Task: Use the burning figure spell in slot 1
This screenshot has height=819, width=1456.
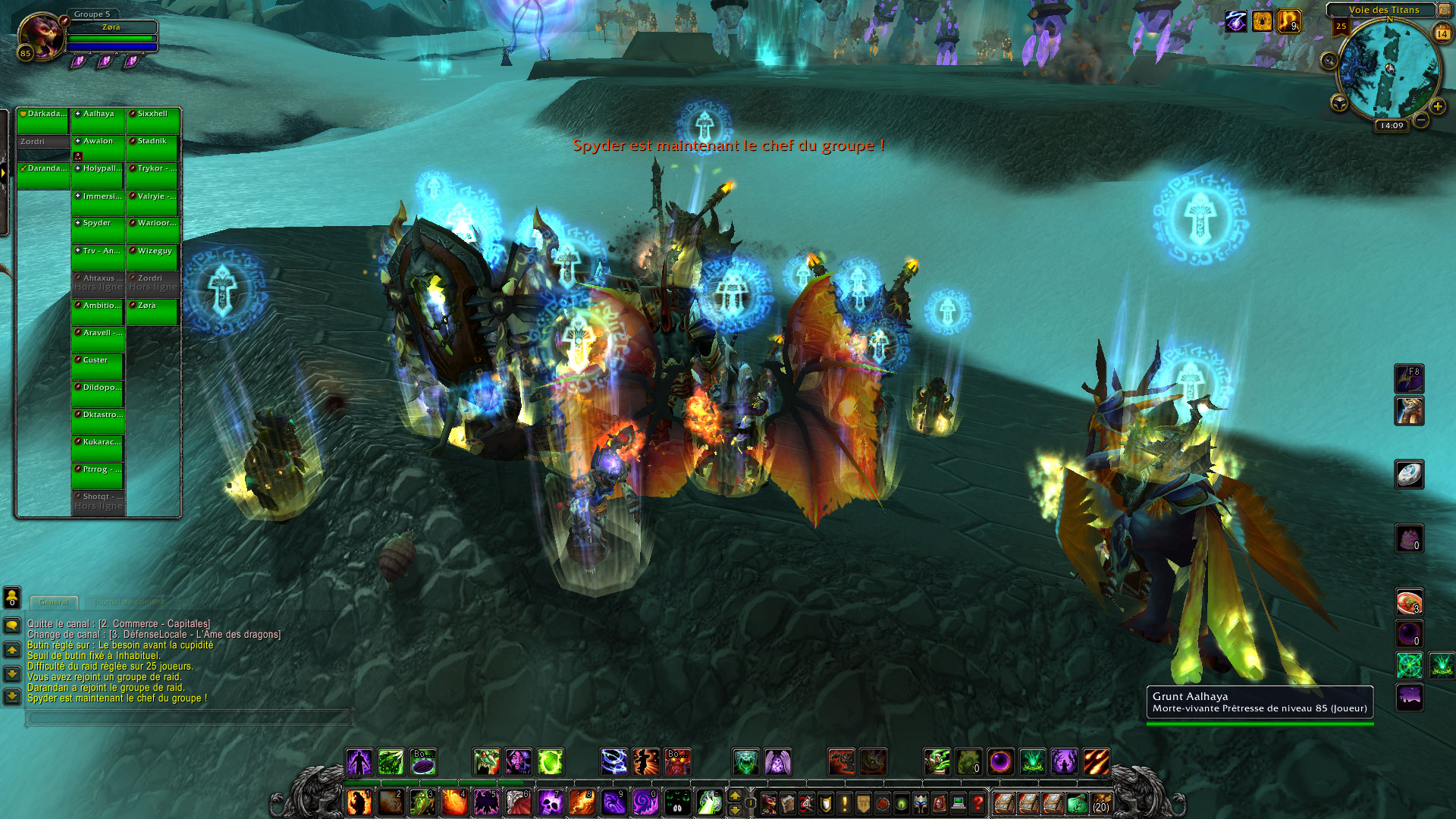Action: [359, 802]
